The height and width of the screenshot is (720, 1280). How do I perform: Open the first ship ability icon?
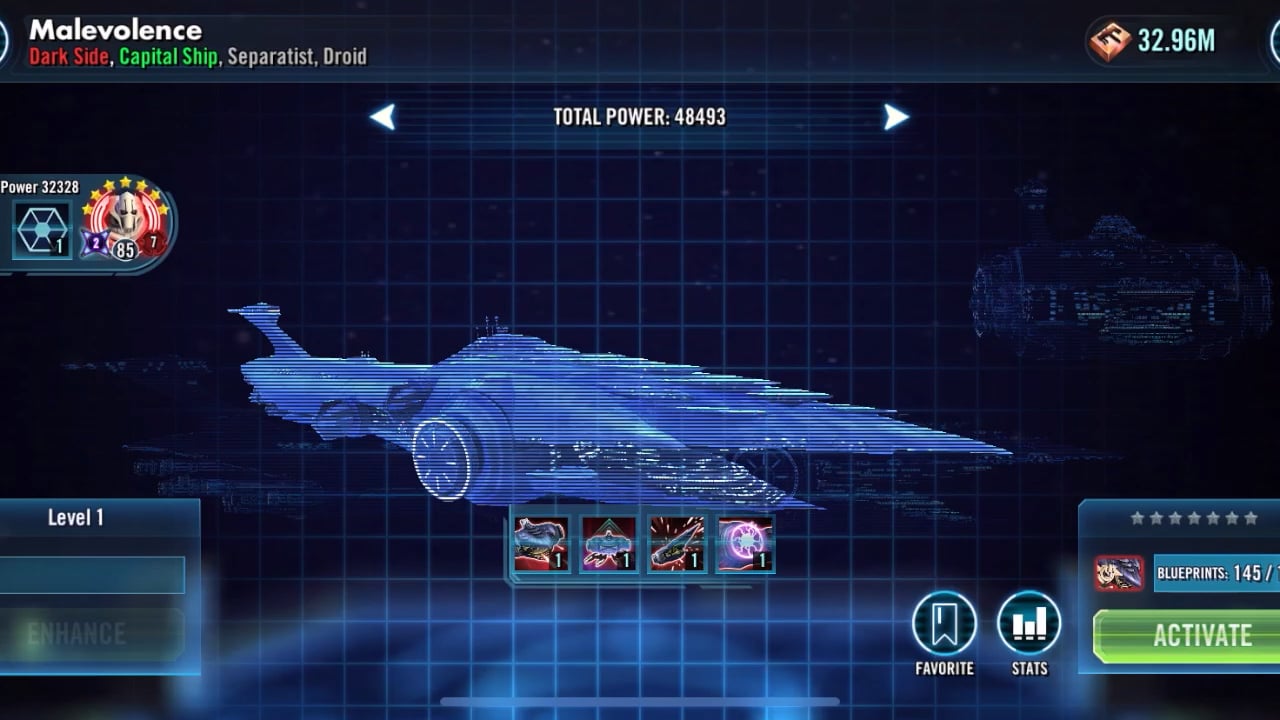click(x=541, y=544)
